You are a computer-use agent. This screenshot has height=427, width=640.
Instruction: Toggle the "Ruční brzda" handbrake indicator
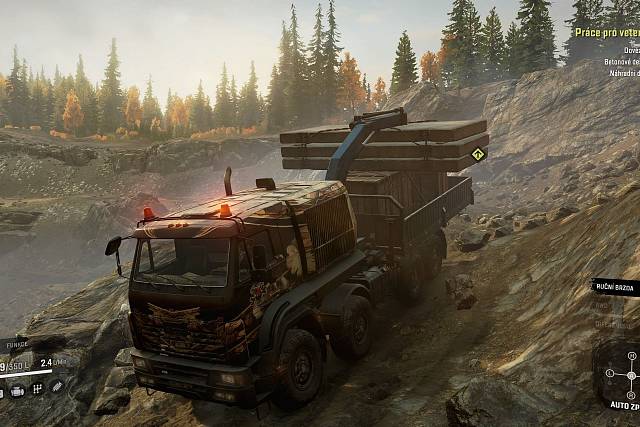615,286
